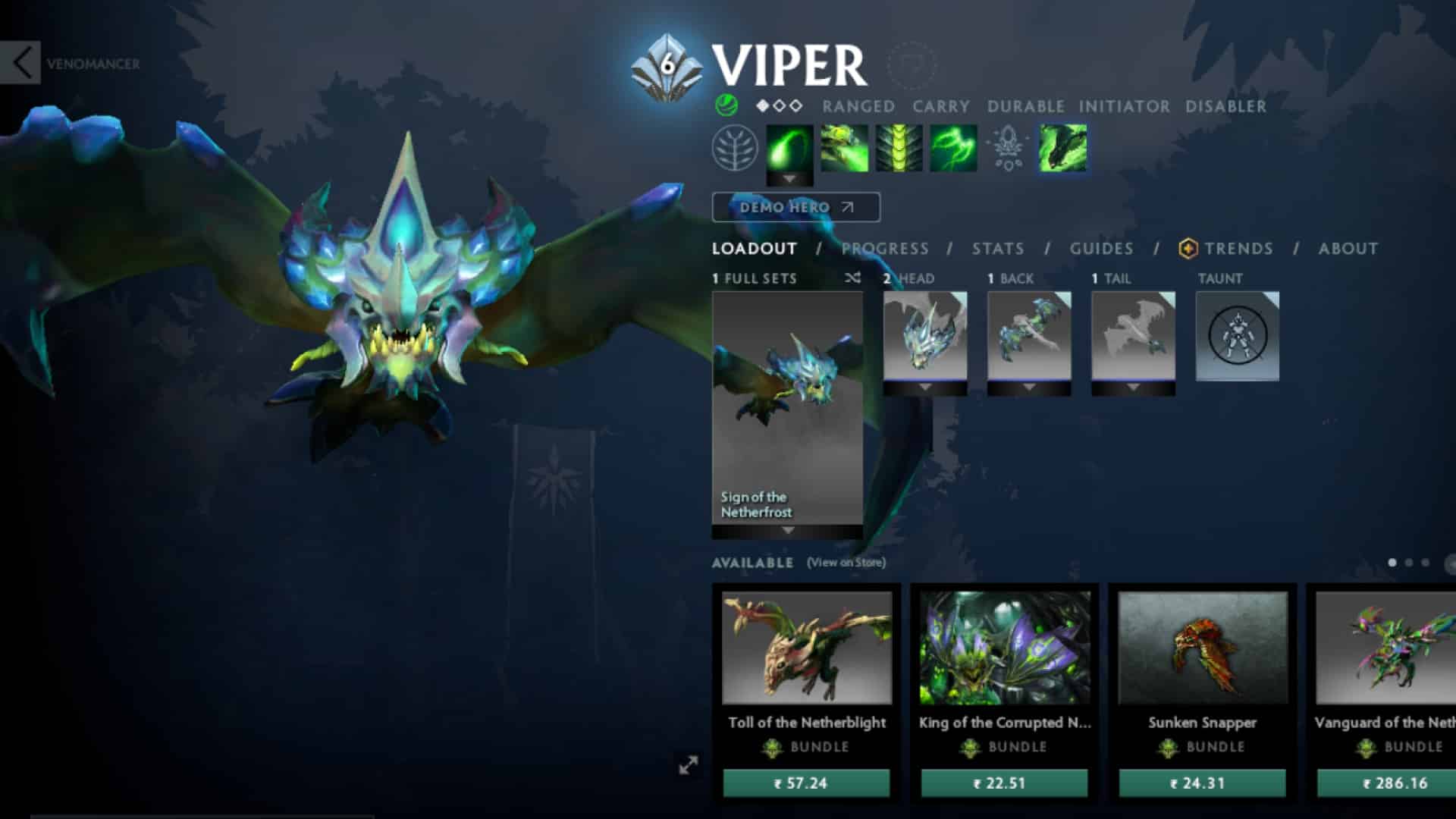The width and height of the screenshot is (1456, 819).
Task: Switch to the STATS tab
Action: click(997, 249)
